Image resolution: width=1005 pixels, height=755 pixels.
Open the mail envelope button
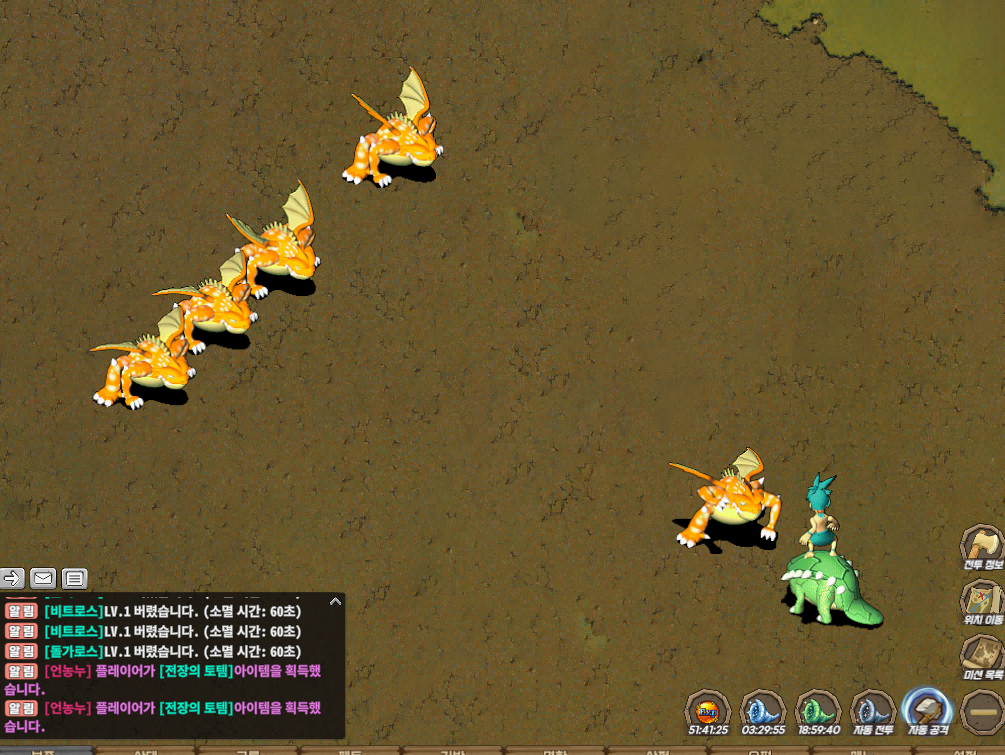[43, 577]
